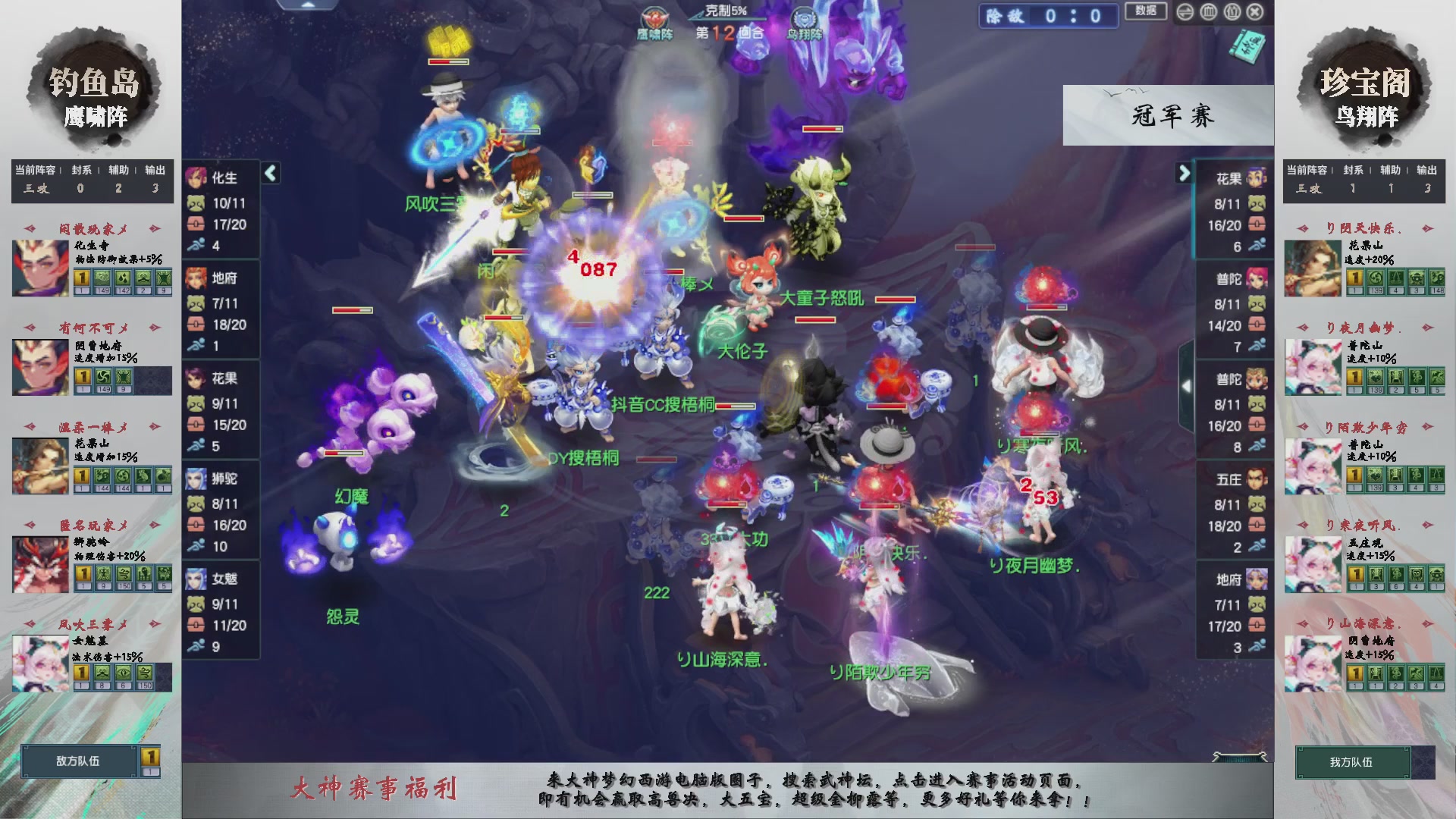Click the 除敌 0:0 score counter
This screenshot has width=1456, height=819.
pos(1049,14)
